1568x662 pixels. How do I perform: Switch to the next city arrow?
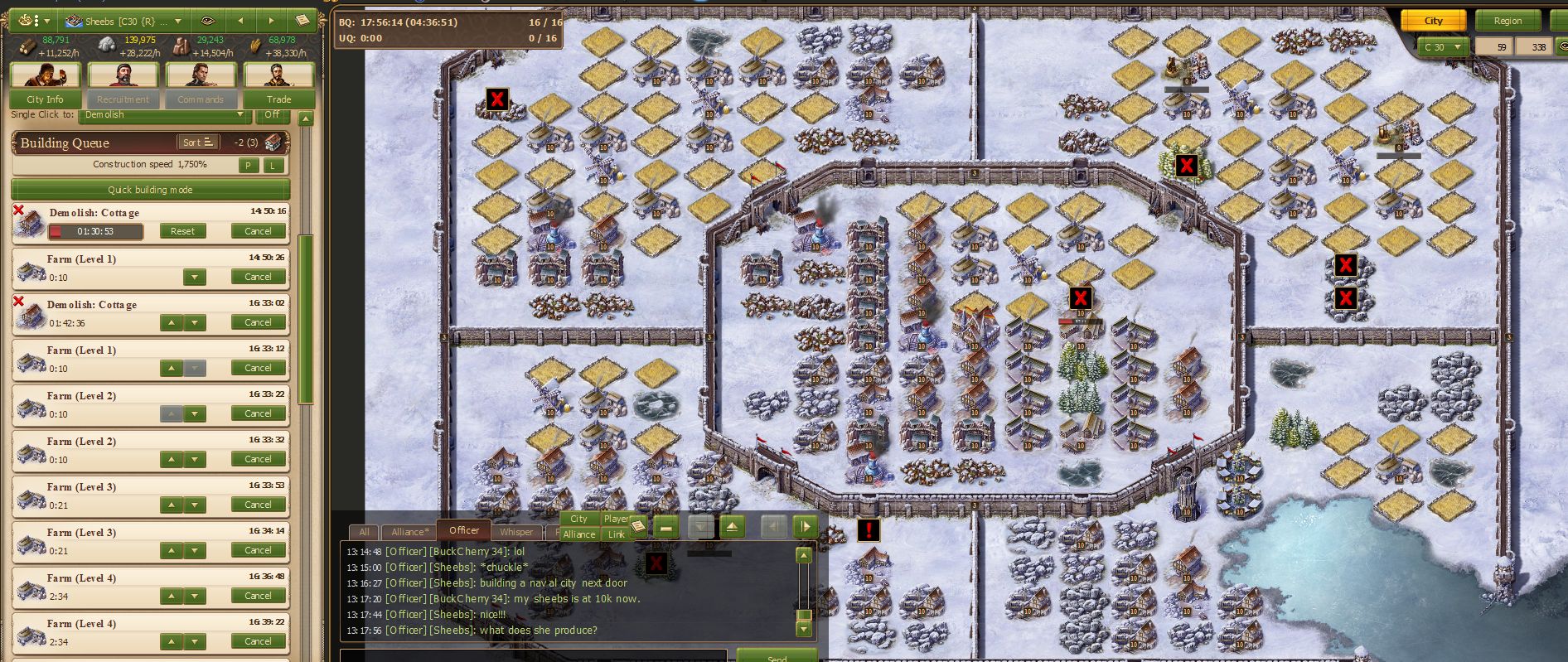pos(270,21)
